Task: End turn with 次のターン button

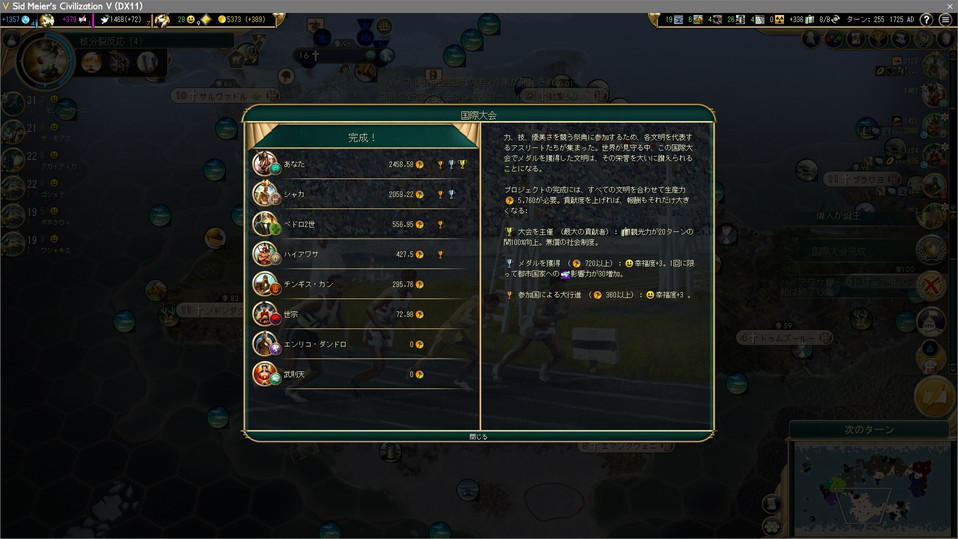Action: (x=868, y=429)
